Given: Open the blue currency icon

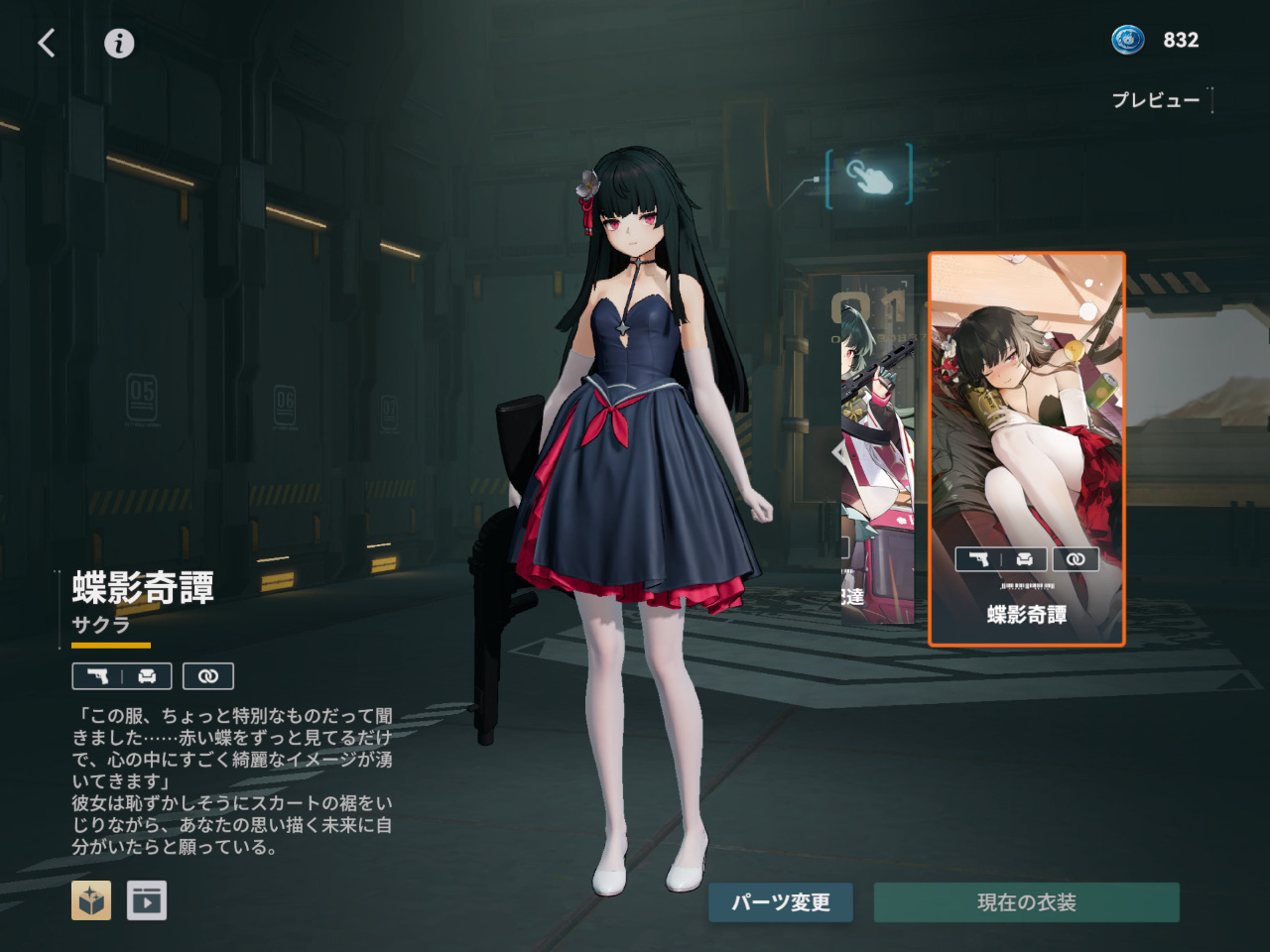Looking at the screenshot, I should tap(1128, 40).
